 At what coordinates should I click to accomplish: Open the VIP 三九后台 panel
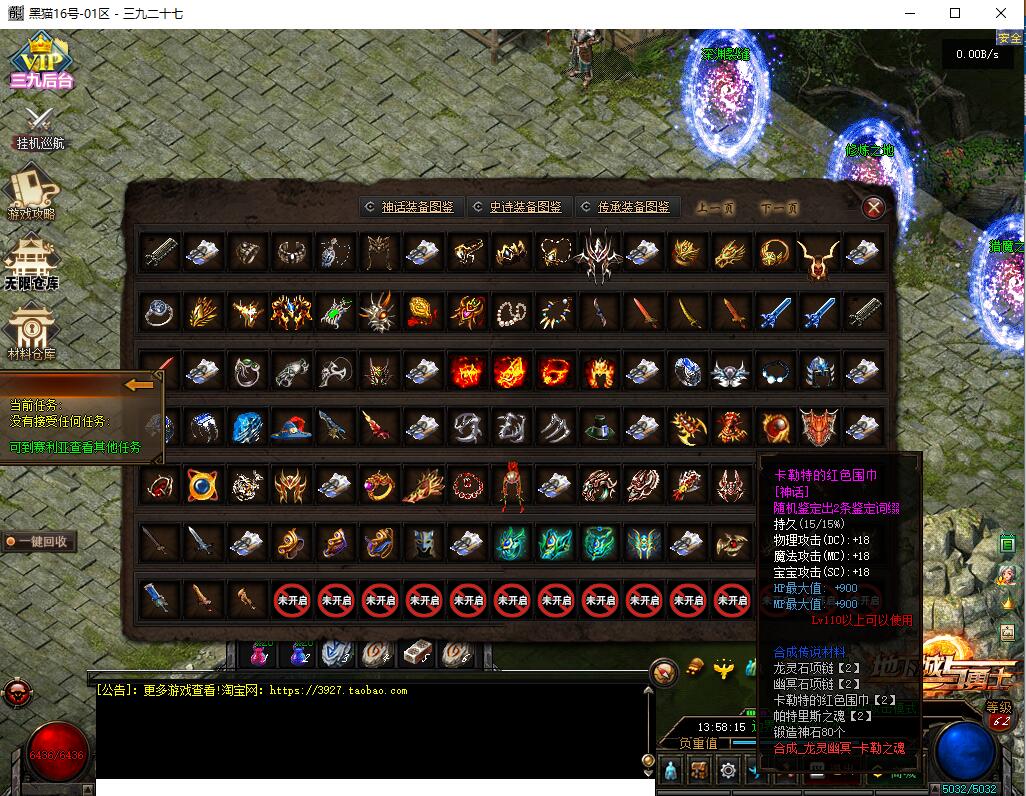(41, 61)
